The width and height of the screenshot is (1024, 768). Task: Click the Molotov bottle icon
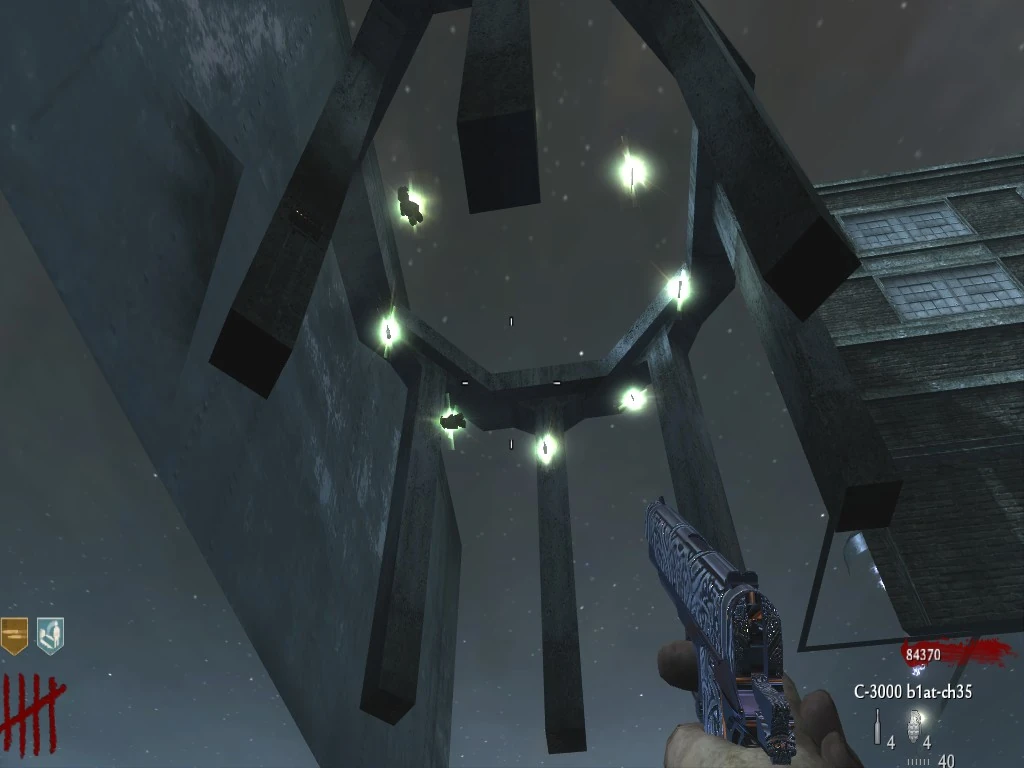(x=878, y=727)
